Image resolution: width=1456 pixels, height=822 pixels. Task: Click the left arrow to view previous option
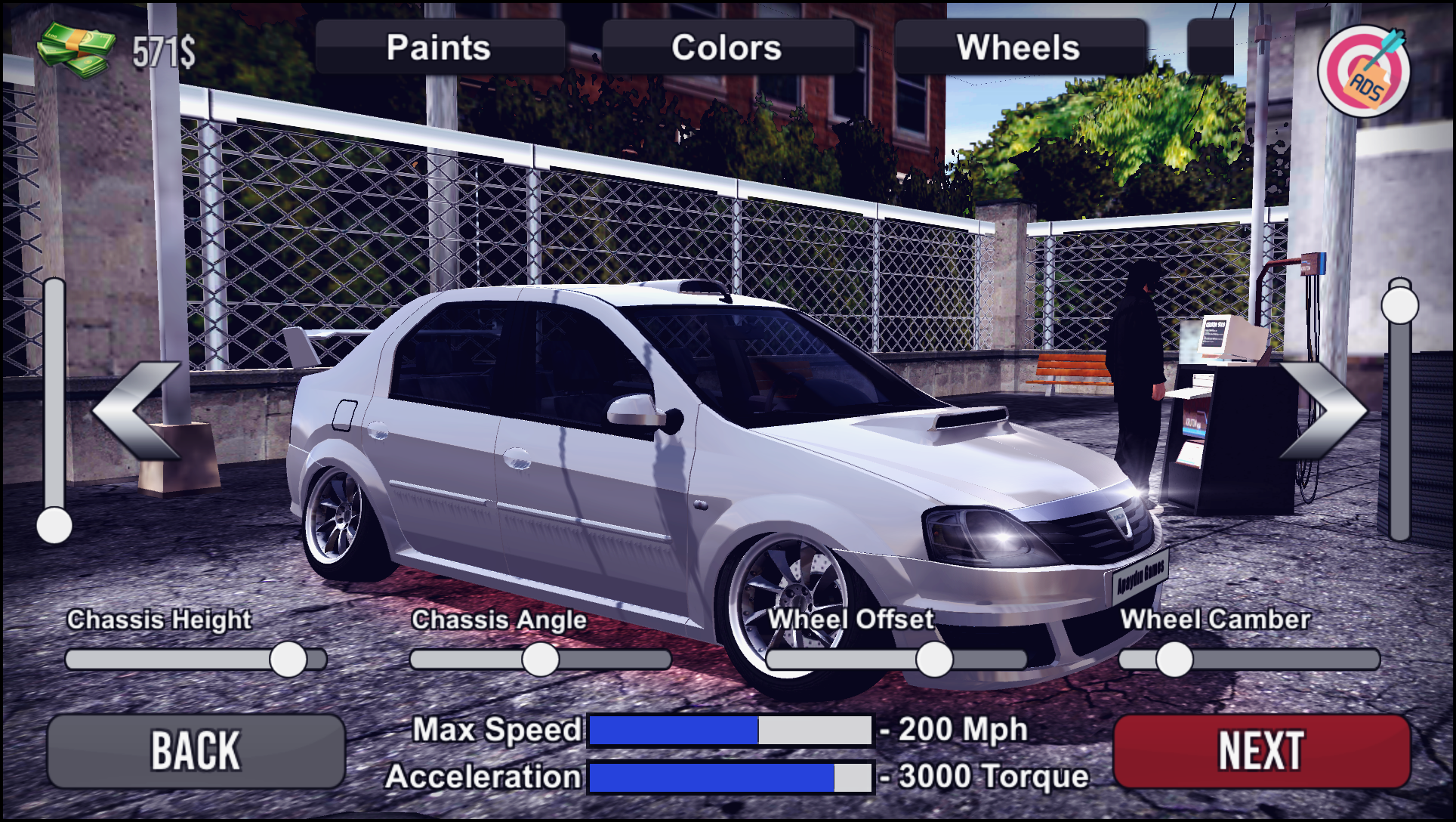pos(134,412)
